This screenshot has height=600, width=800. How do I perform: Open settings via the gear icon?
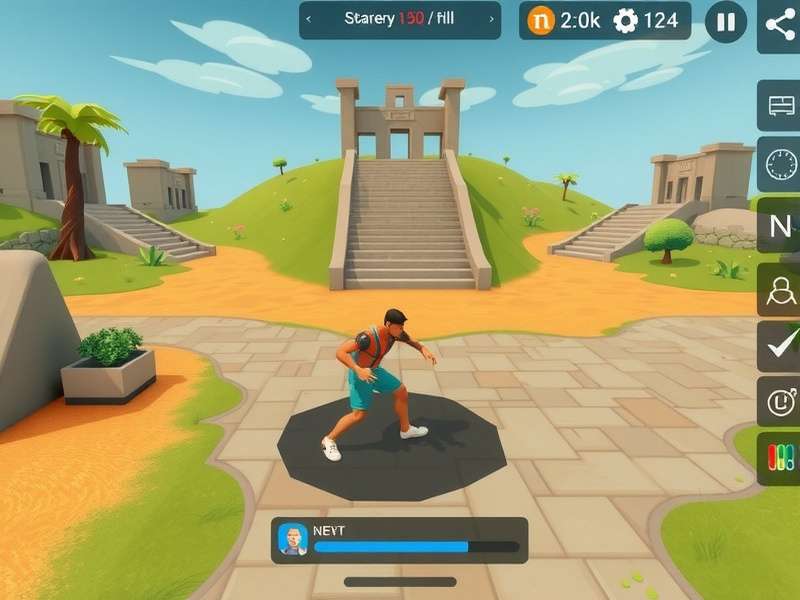coord(626,20)
